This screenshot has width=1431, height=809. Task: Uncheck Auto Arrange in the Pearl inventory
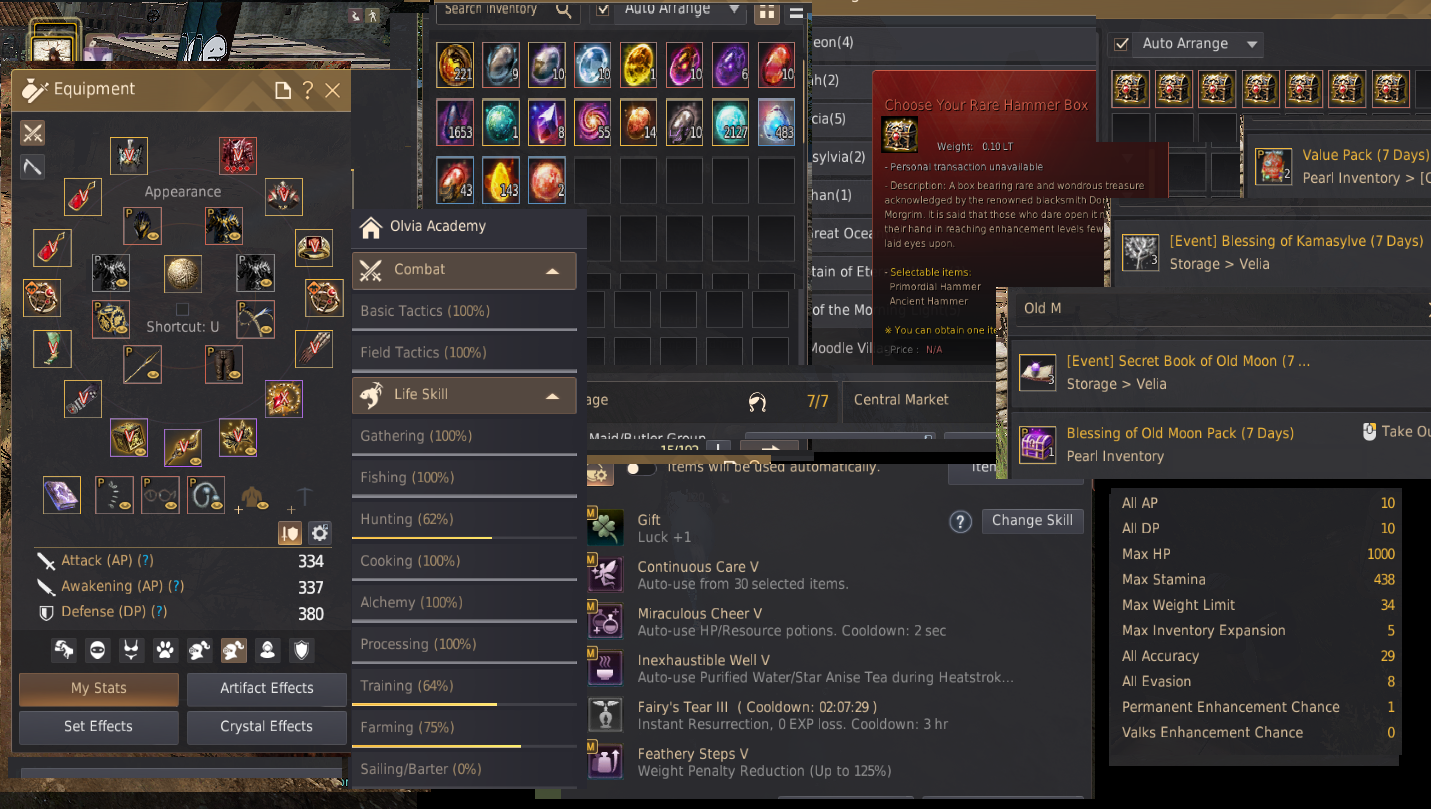1121,44
